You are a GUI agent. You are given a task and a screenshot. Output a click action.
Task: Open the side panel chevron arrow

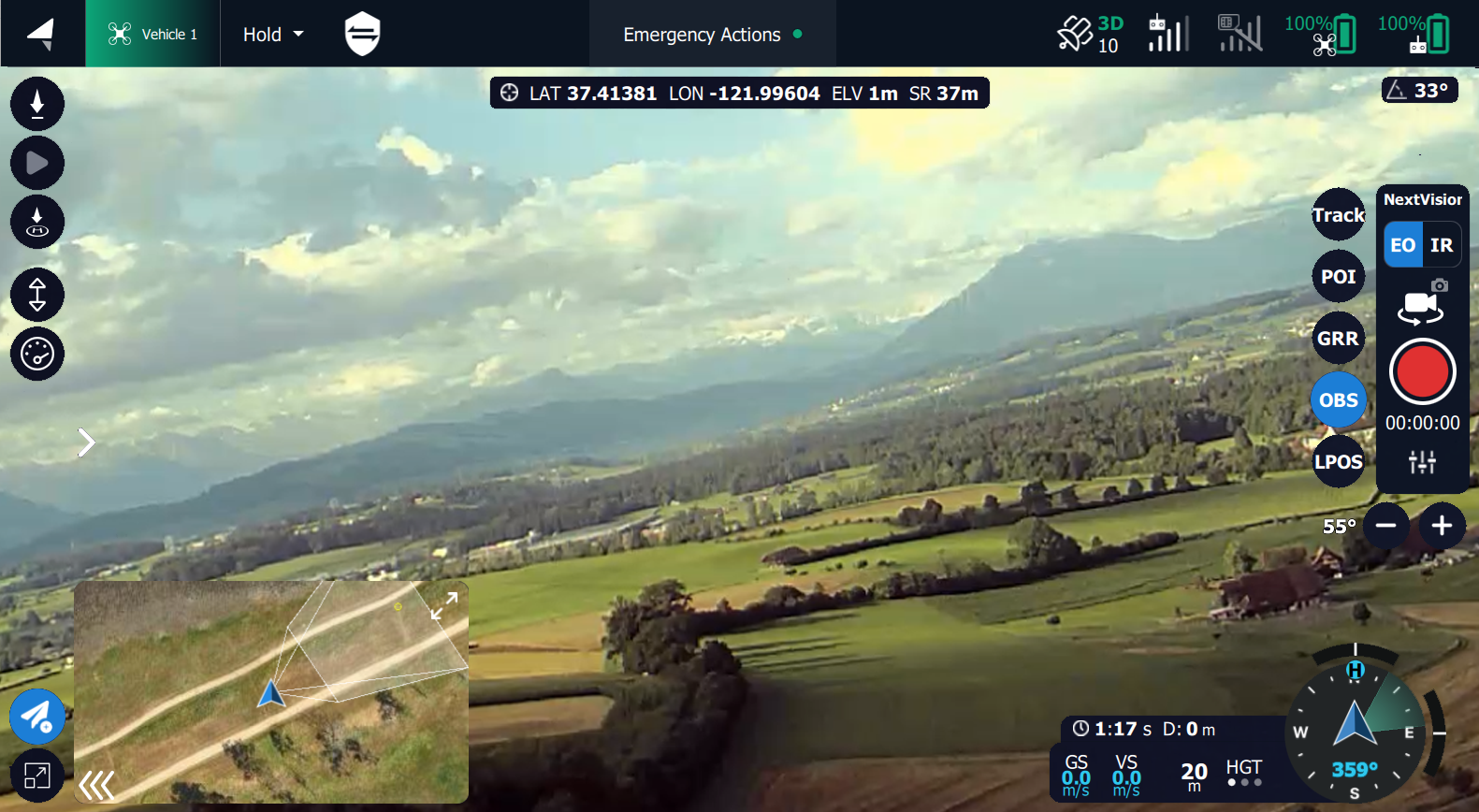(87, 442)
